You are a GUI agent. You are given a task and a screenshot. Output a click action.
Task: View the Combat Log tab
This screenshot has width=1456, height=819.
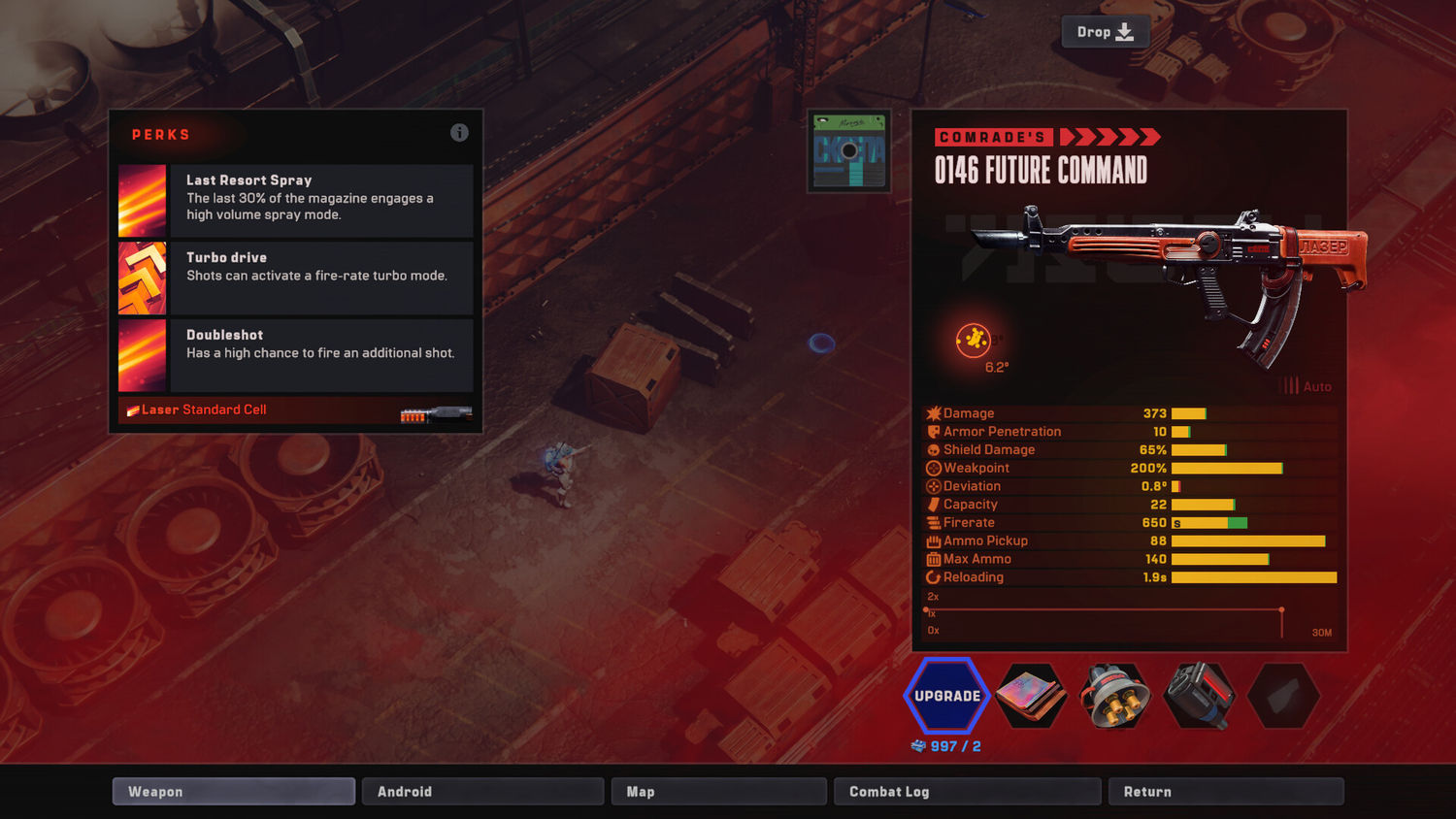coord(967,792)
